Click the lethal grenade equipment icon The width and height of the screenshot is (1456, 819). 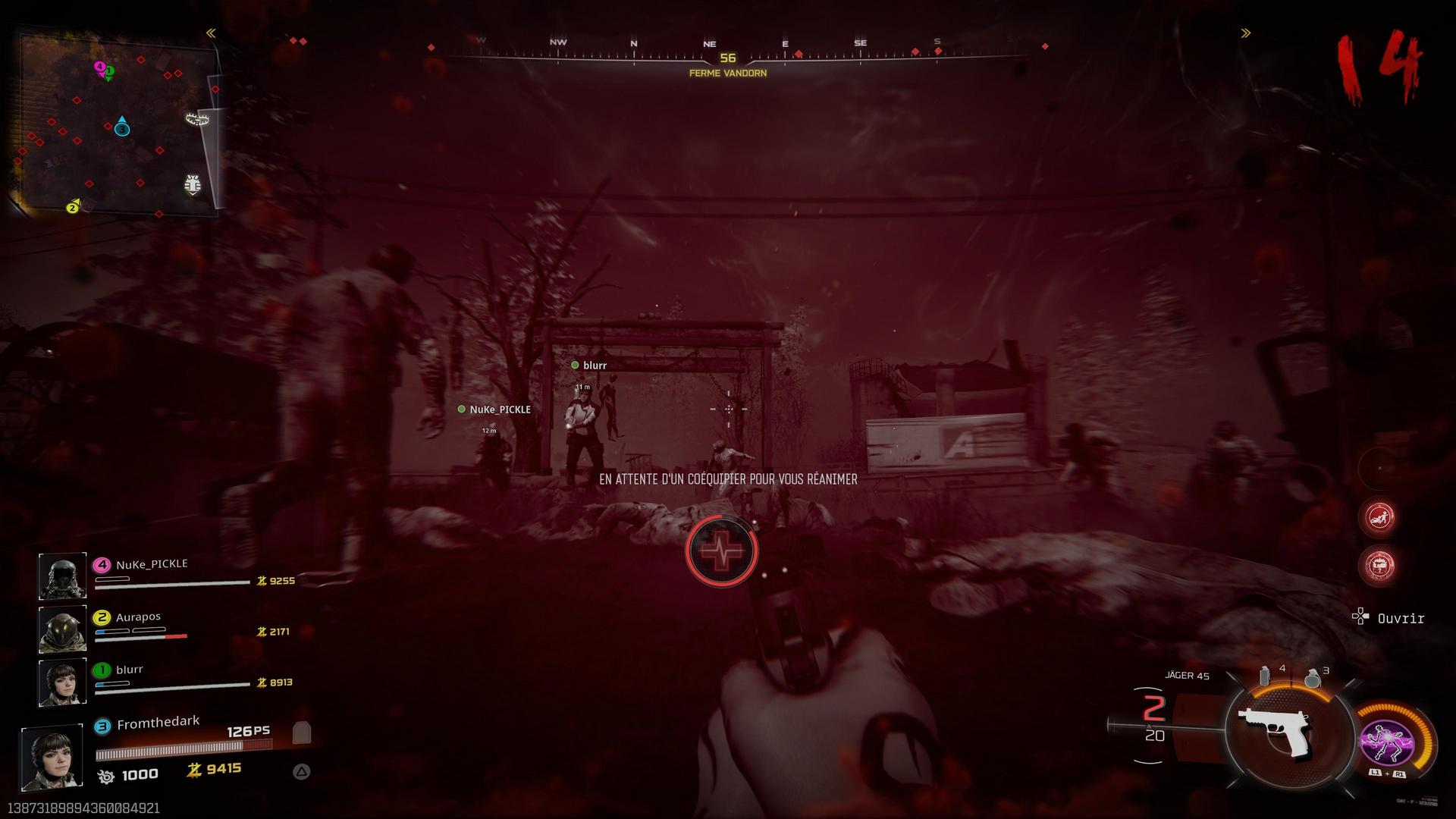pyautogui.click(x=1313, y=677)
